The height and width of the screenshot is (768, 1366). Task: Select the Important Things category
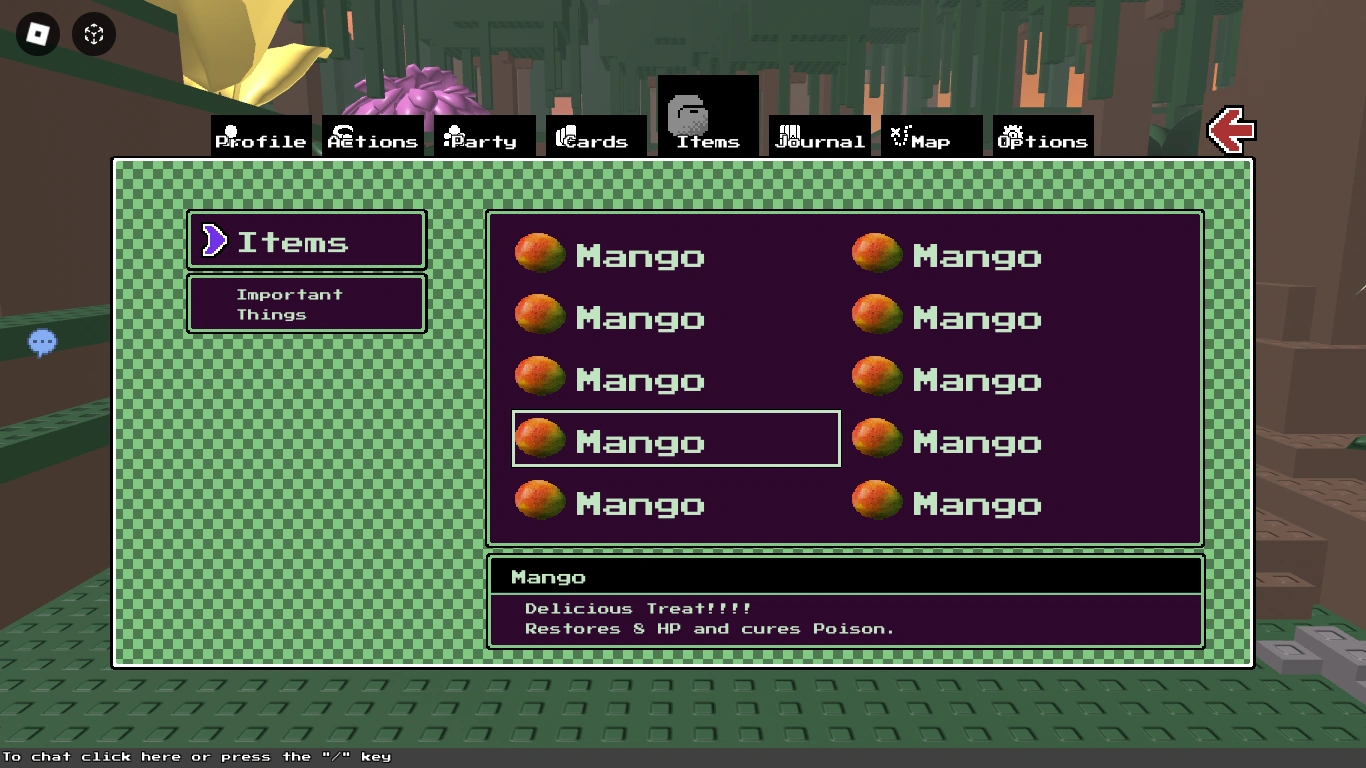pos(306,303)
